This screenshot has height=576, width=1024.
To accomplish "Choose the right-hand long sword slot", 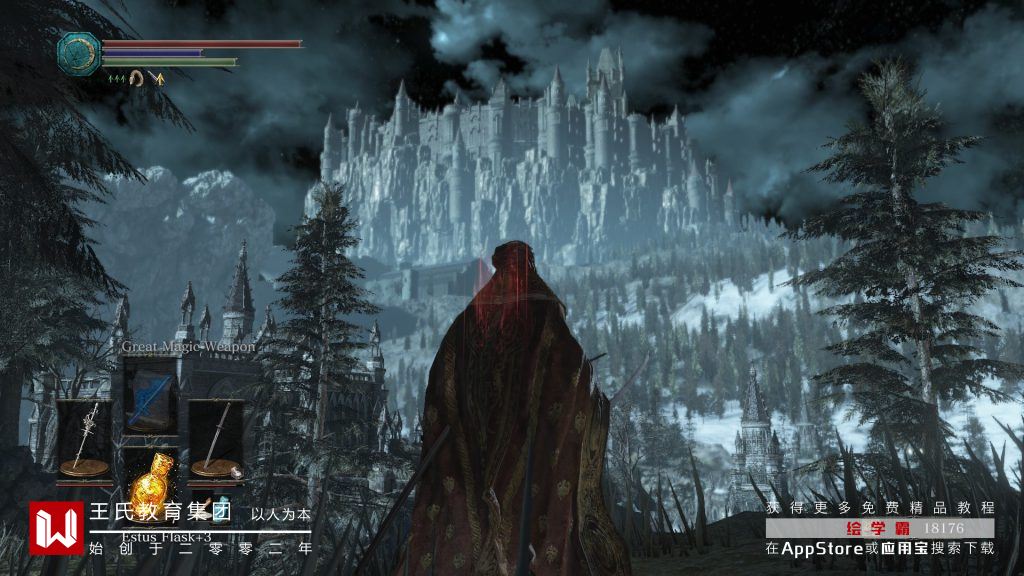I will click(215, 437).
